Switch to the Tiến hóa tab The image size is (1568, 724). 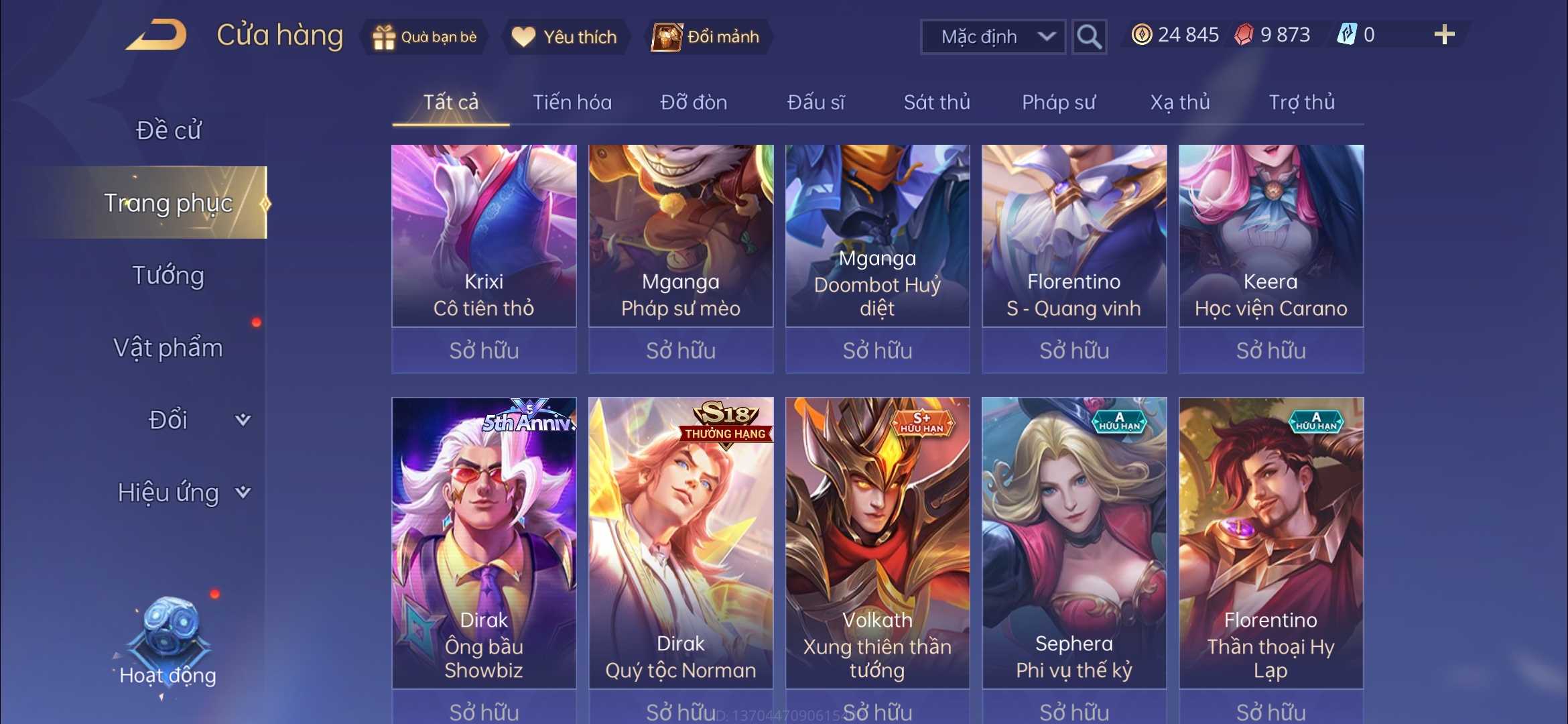572,103
